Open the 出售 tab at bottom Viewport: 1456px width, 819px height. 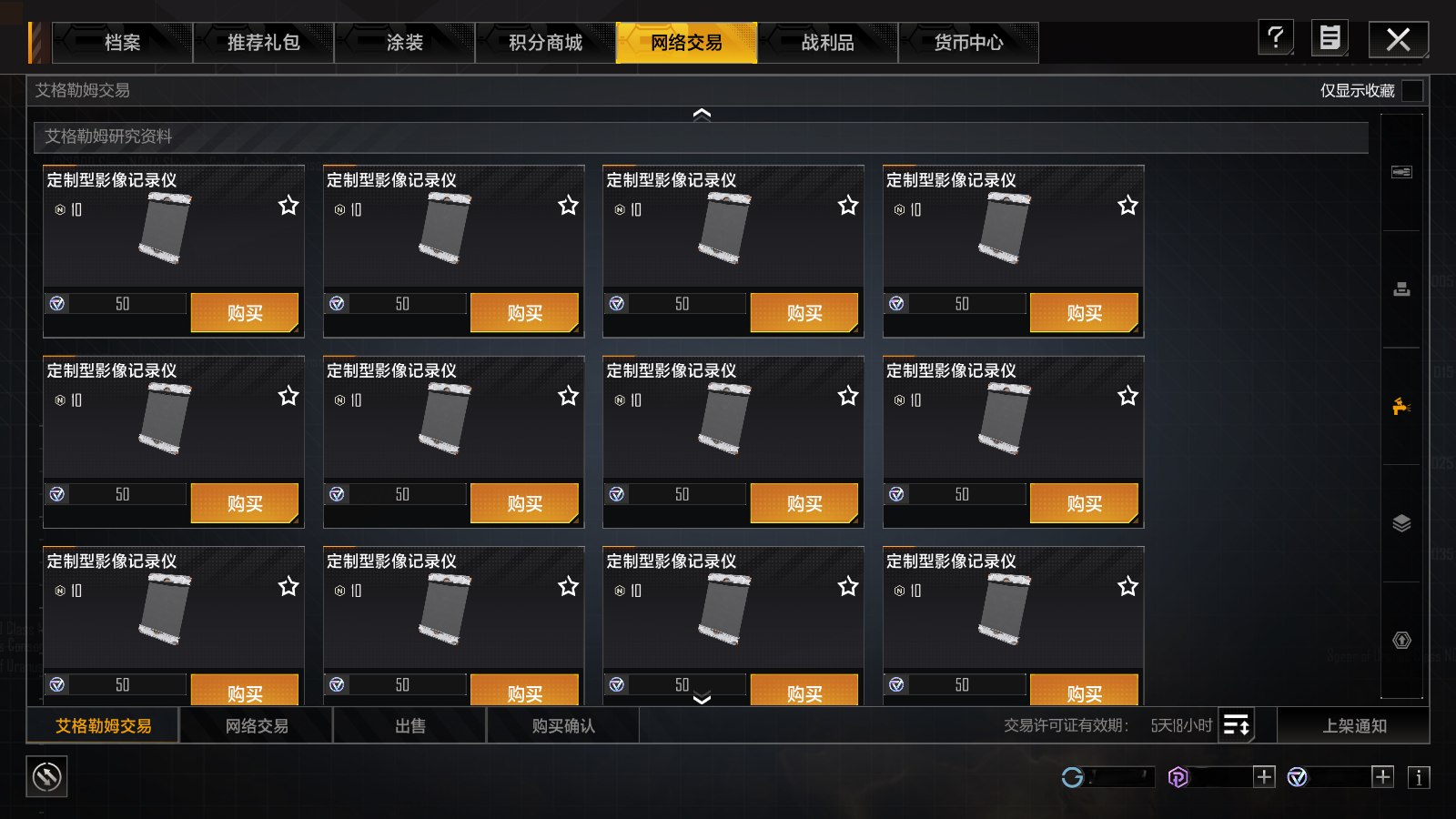[x=409, y=725]
